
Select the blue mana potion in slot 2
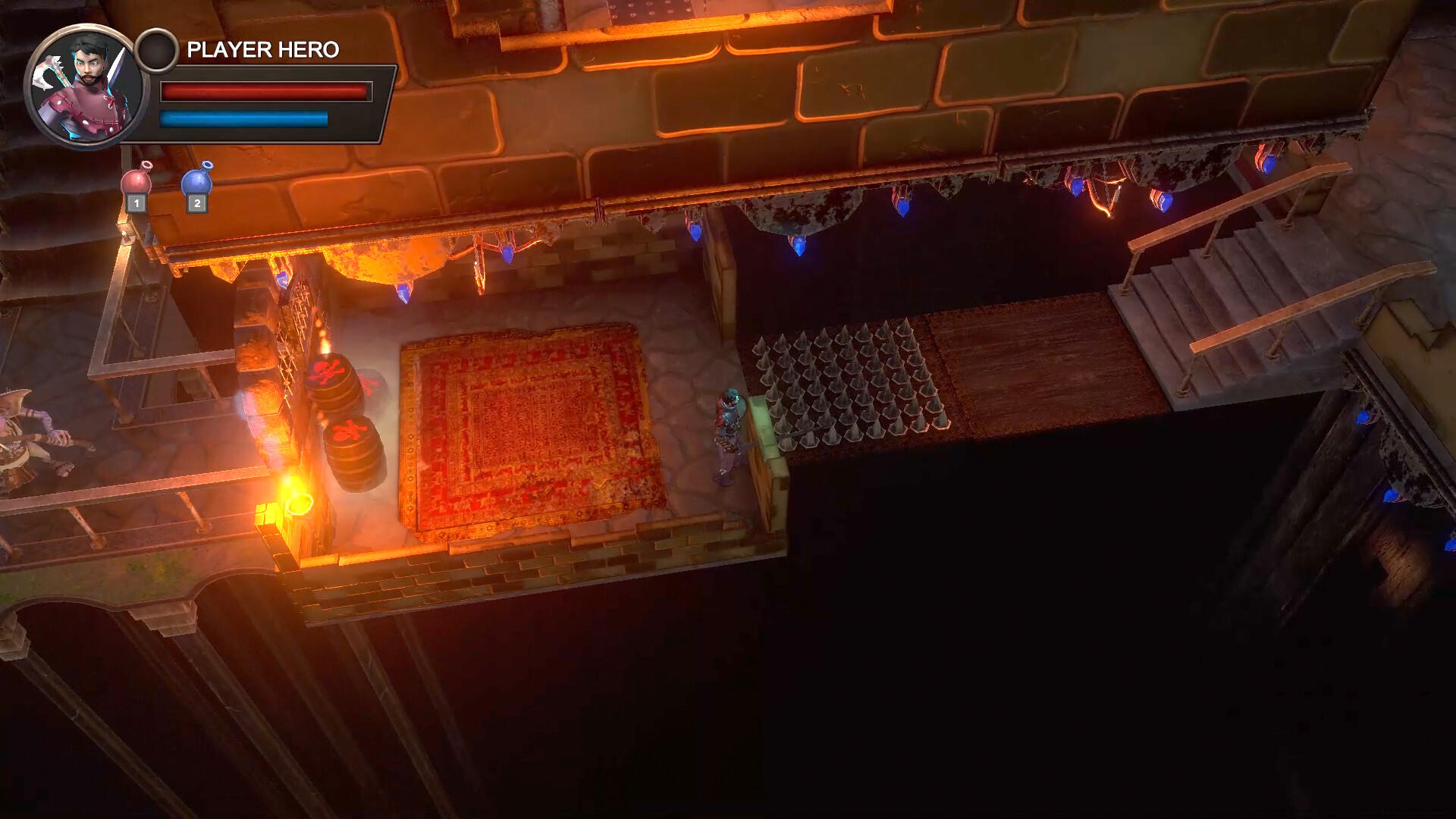pos(196,180)
